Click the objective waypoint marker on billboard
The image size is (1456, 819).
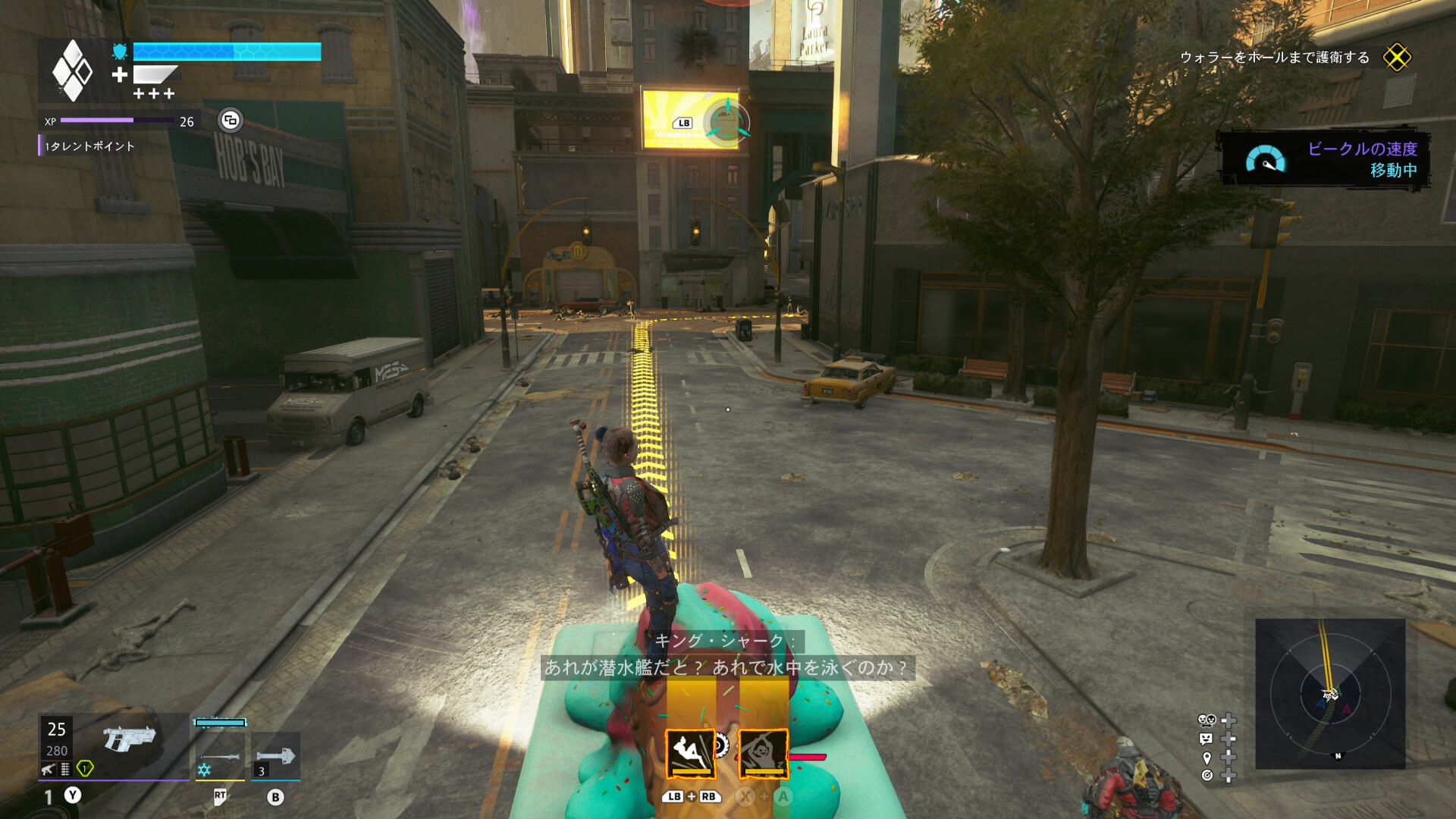[x=726, y=121]
